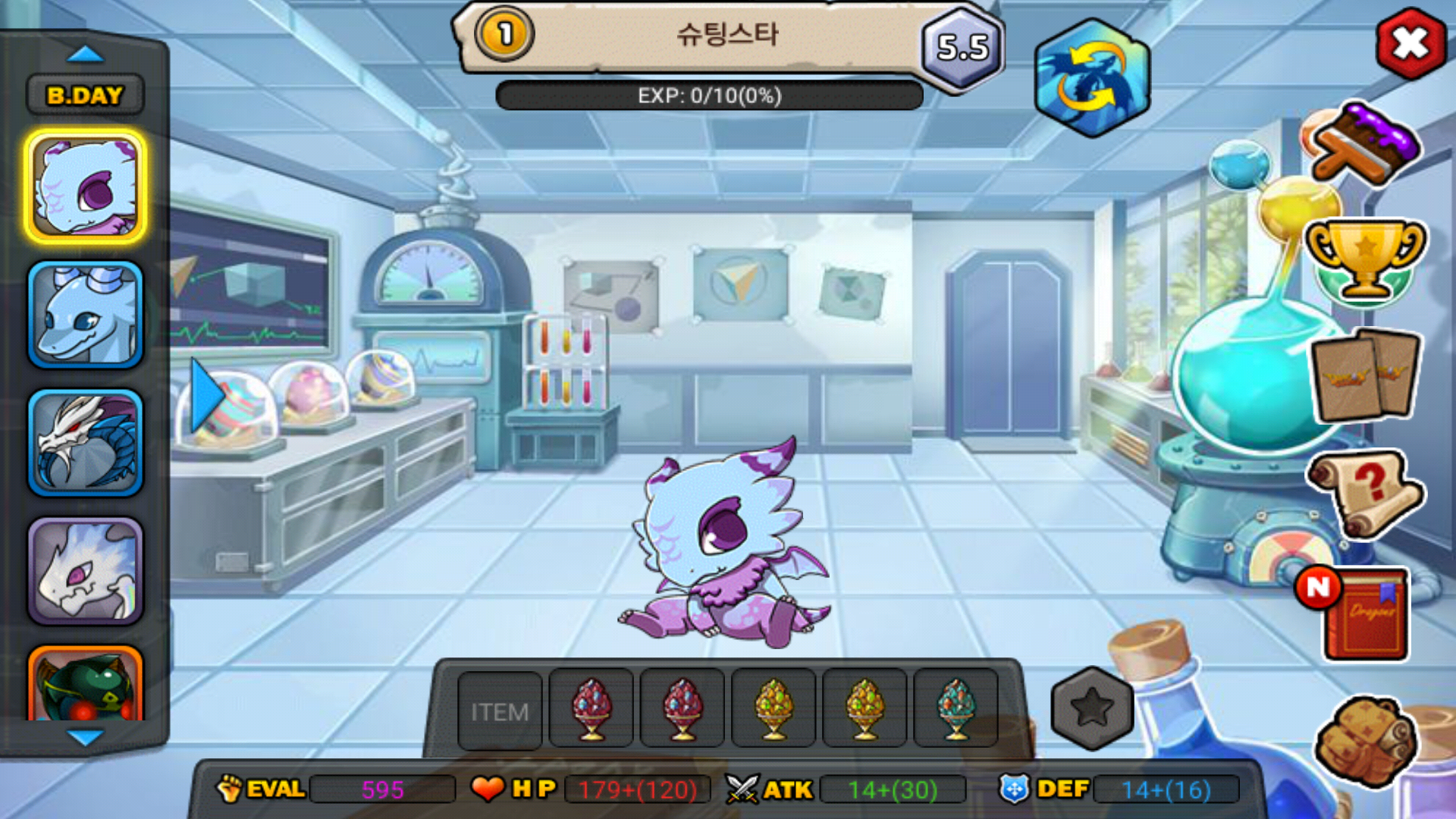This screenshot has height=819, width=1456.
Task: Open the brown leather backpack
Action: [x=1365, y=739]
